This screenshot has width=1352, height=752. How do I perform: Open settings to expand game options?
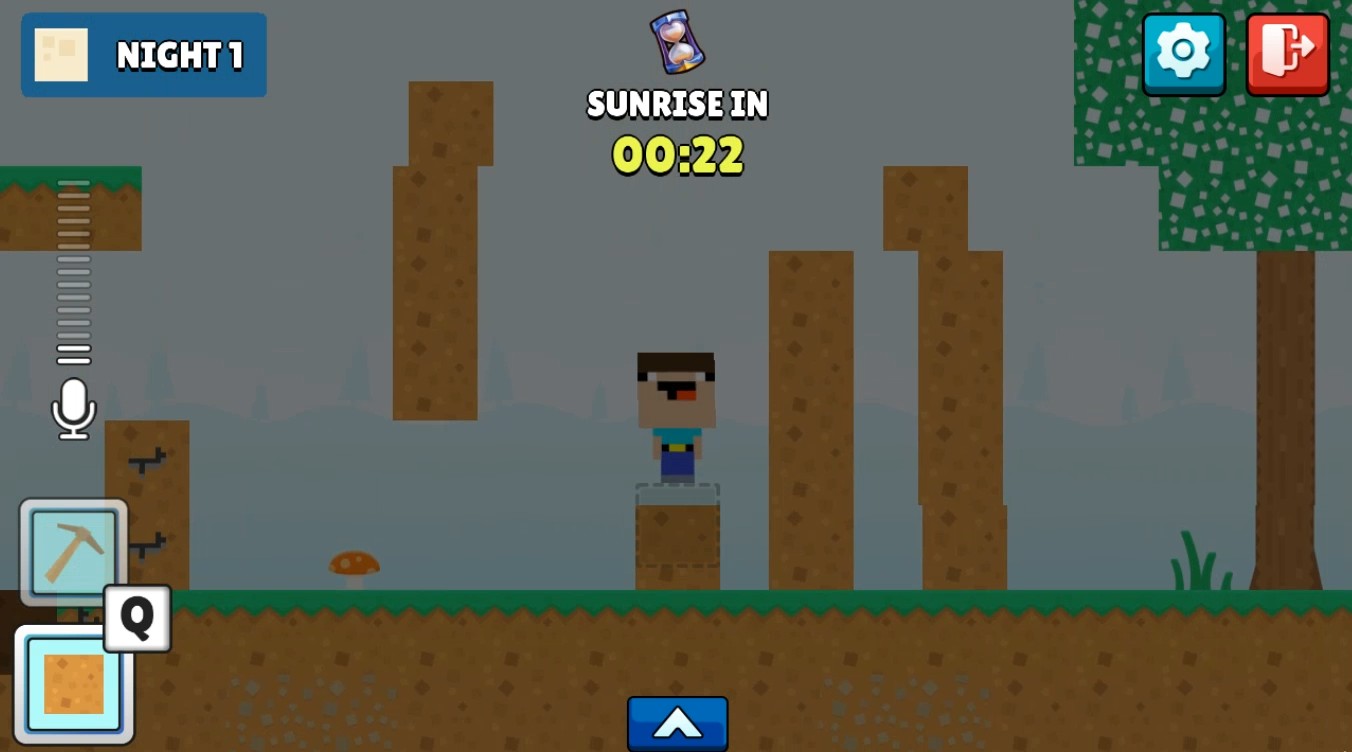coord(1184,54)
